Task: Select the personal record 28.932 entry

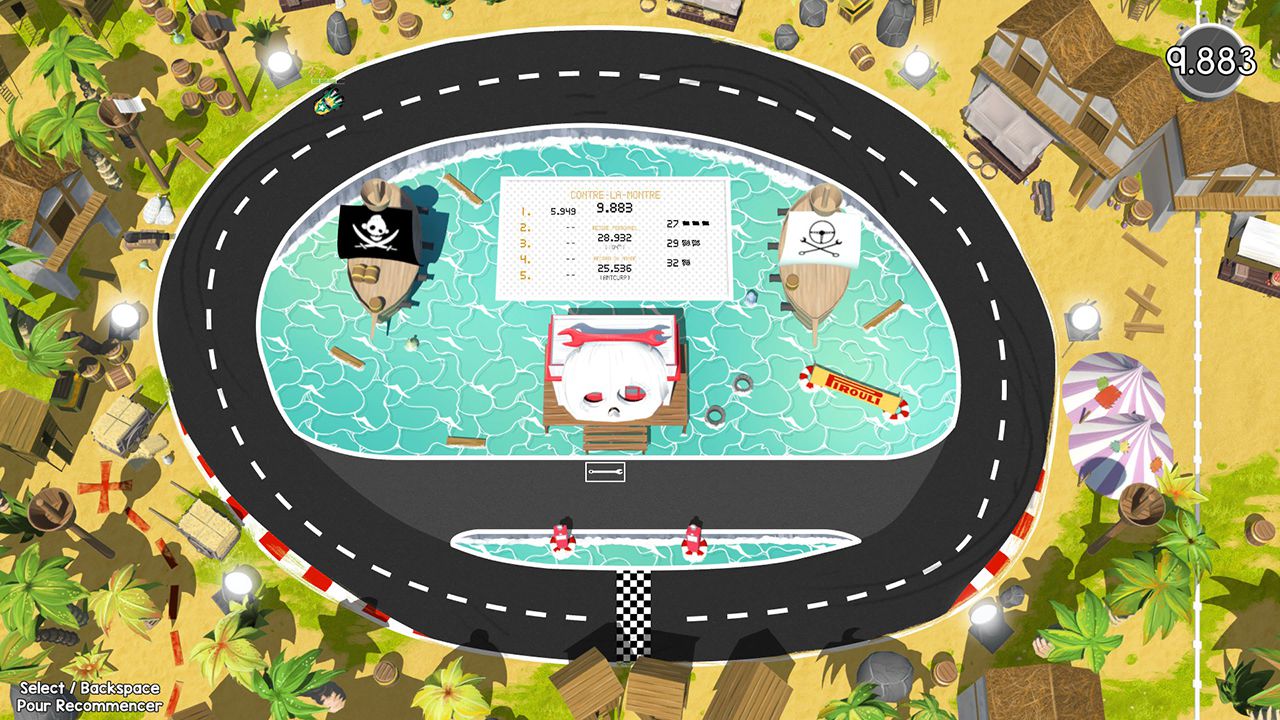Action: [613, 238]
